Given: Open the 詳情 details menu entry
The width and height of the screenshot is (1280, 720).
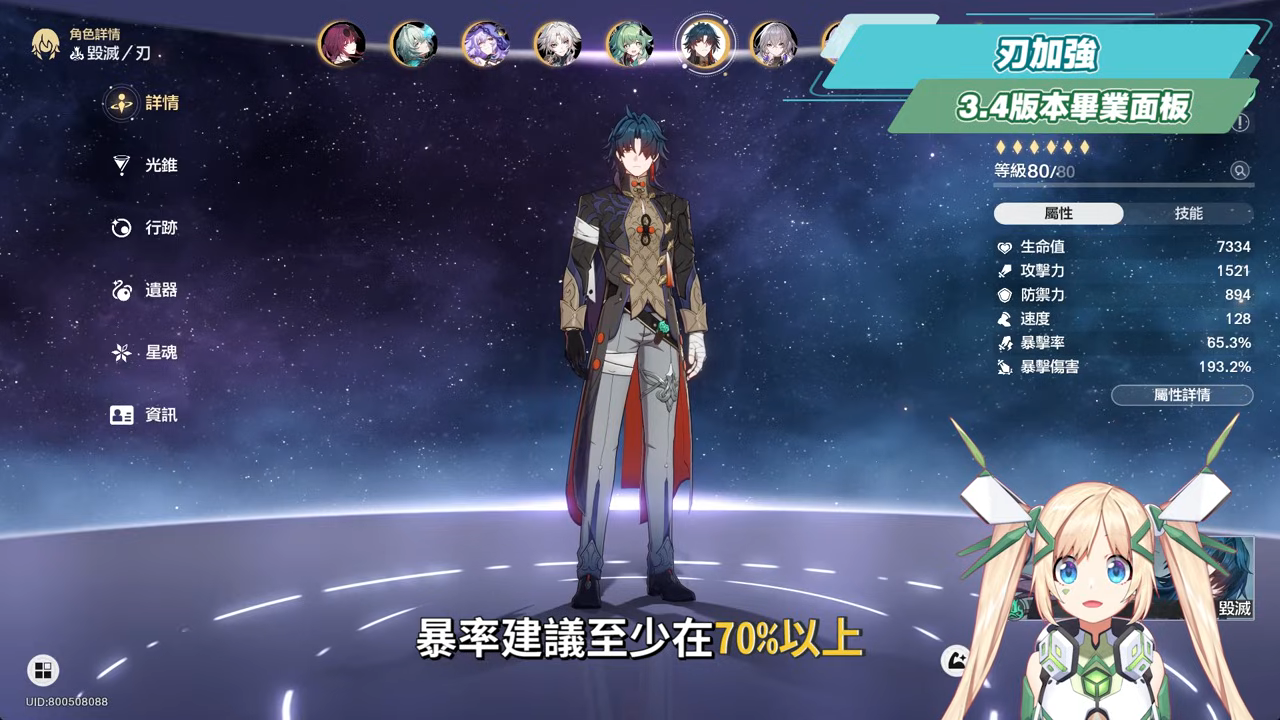Looking at the screenshot, I should point(146,103).
